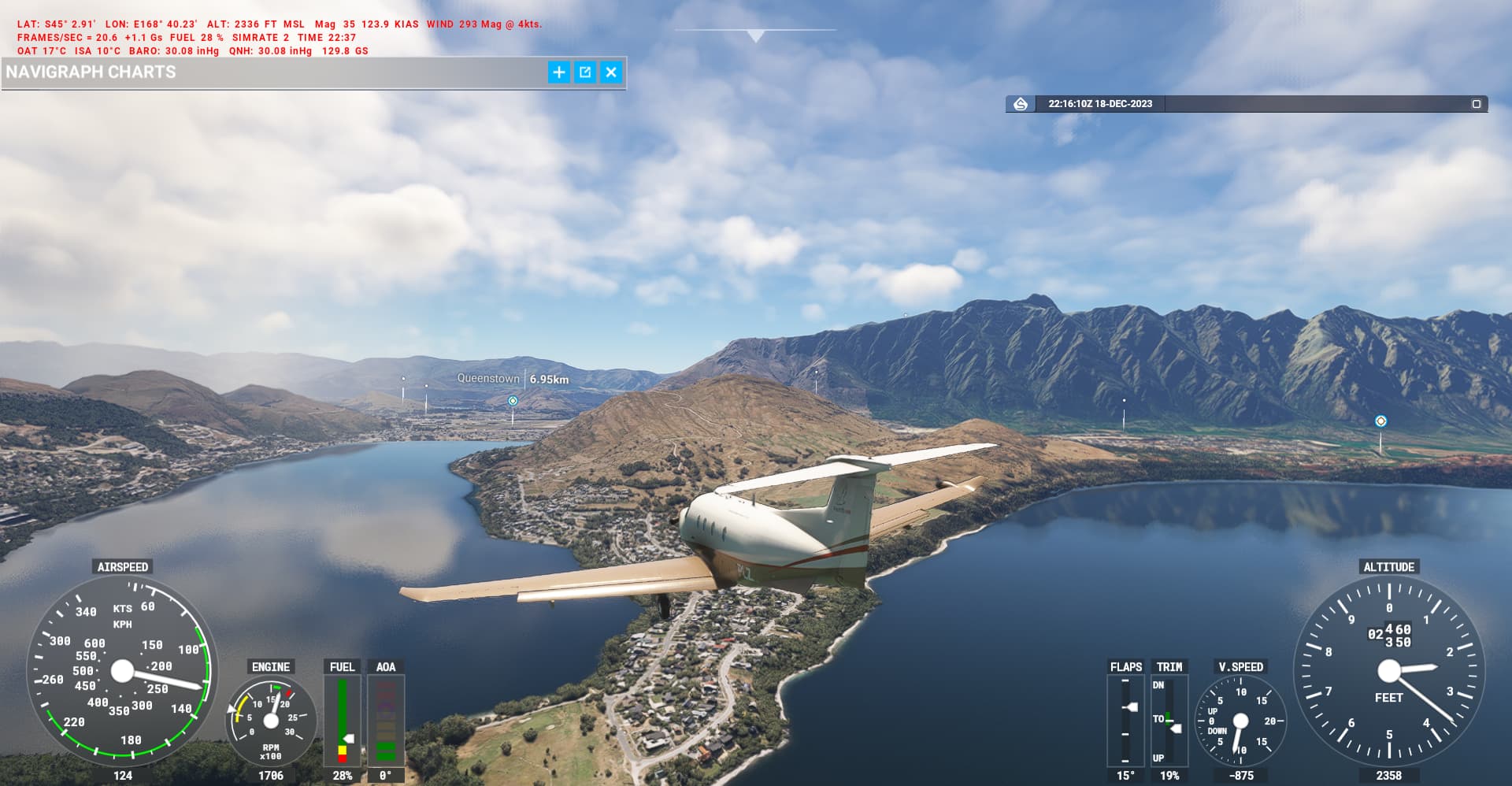Viewport: 1512px width, 786px height.
Task: Click the pop-out icon on the Navigraph Charts panel
Action: coord(585,72)
